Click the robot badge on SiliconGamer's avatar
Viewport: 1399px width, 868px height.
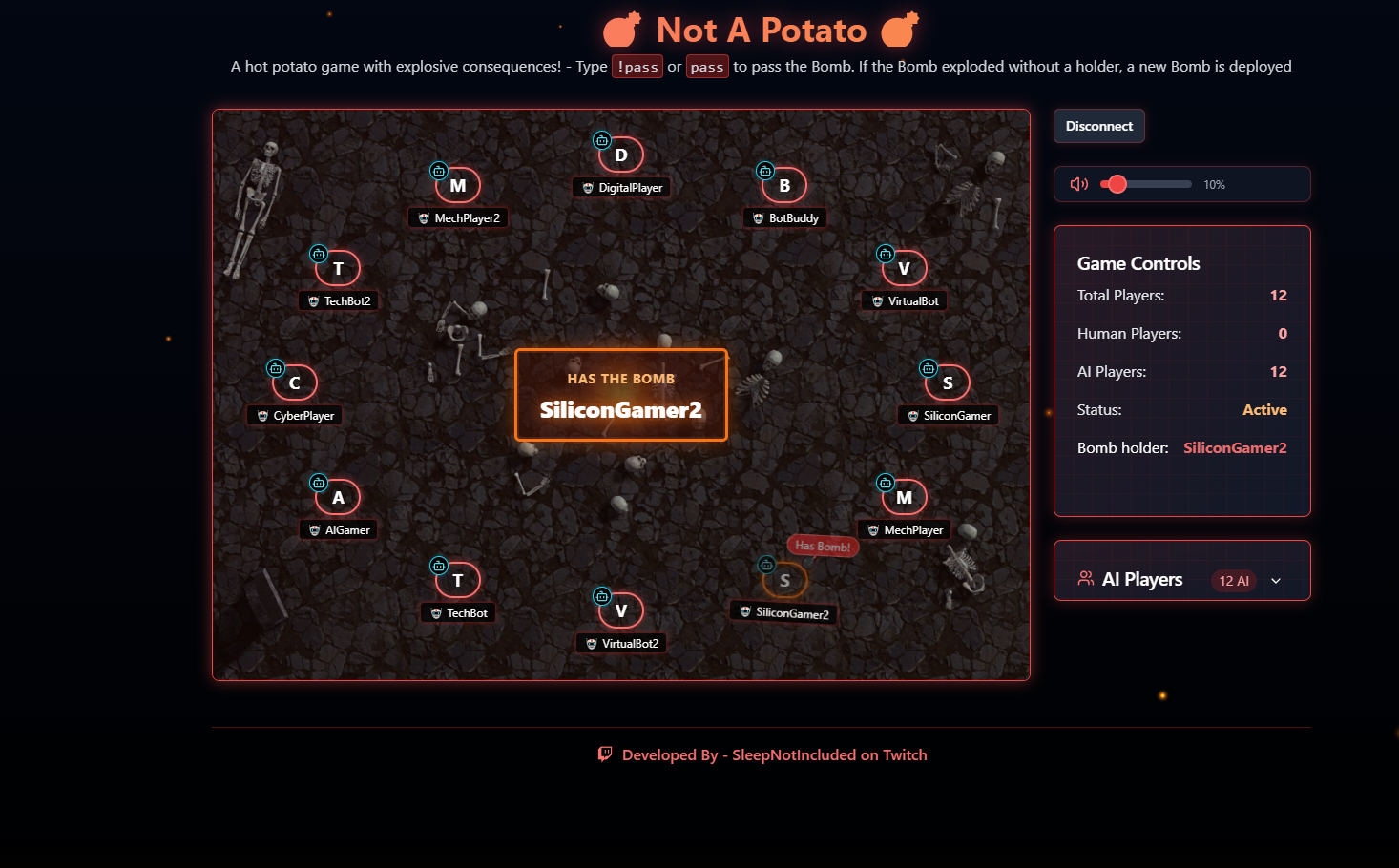click(928, 367)
